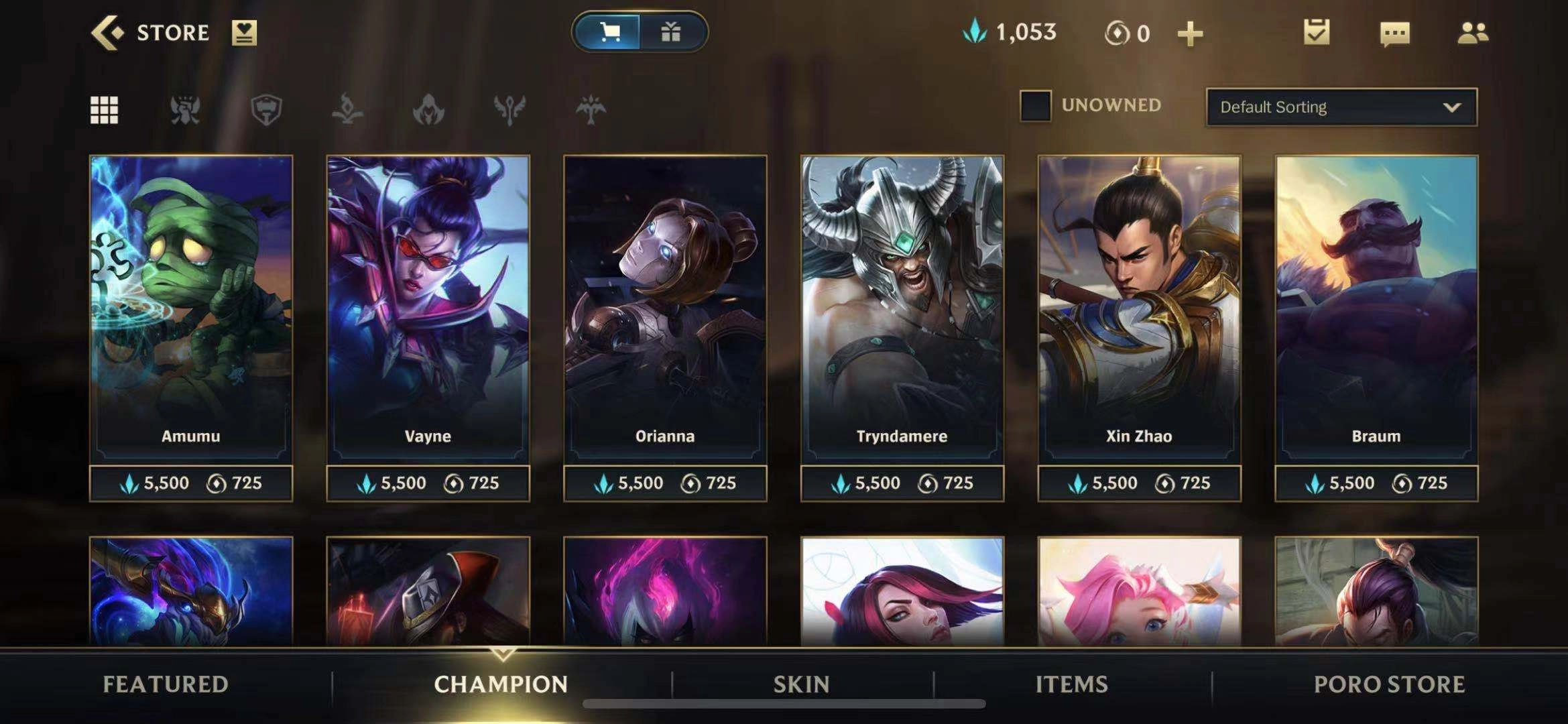
Task: Go to the Poro Store tab
Action: coord(1389,684)
